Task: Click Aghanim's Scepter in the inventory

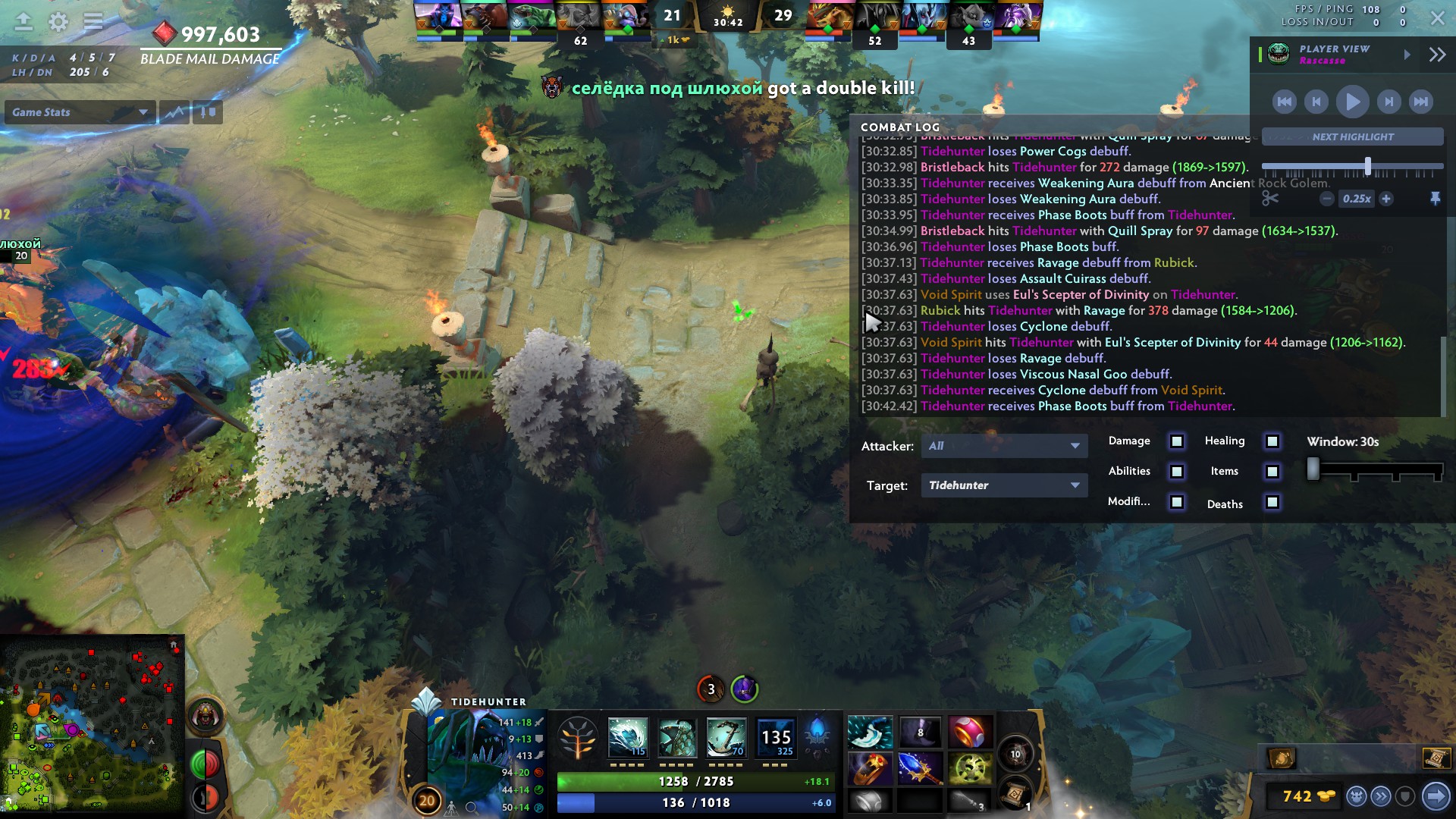Action: click(x=921, y=770)
